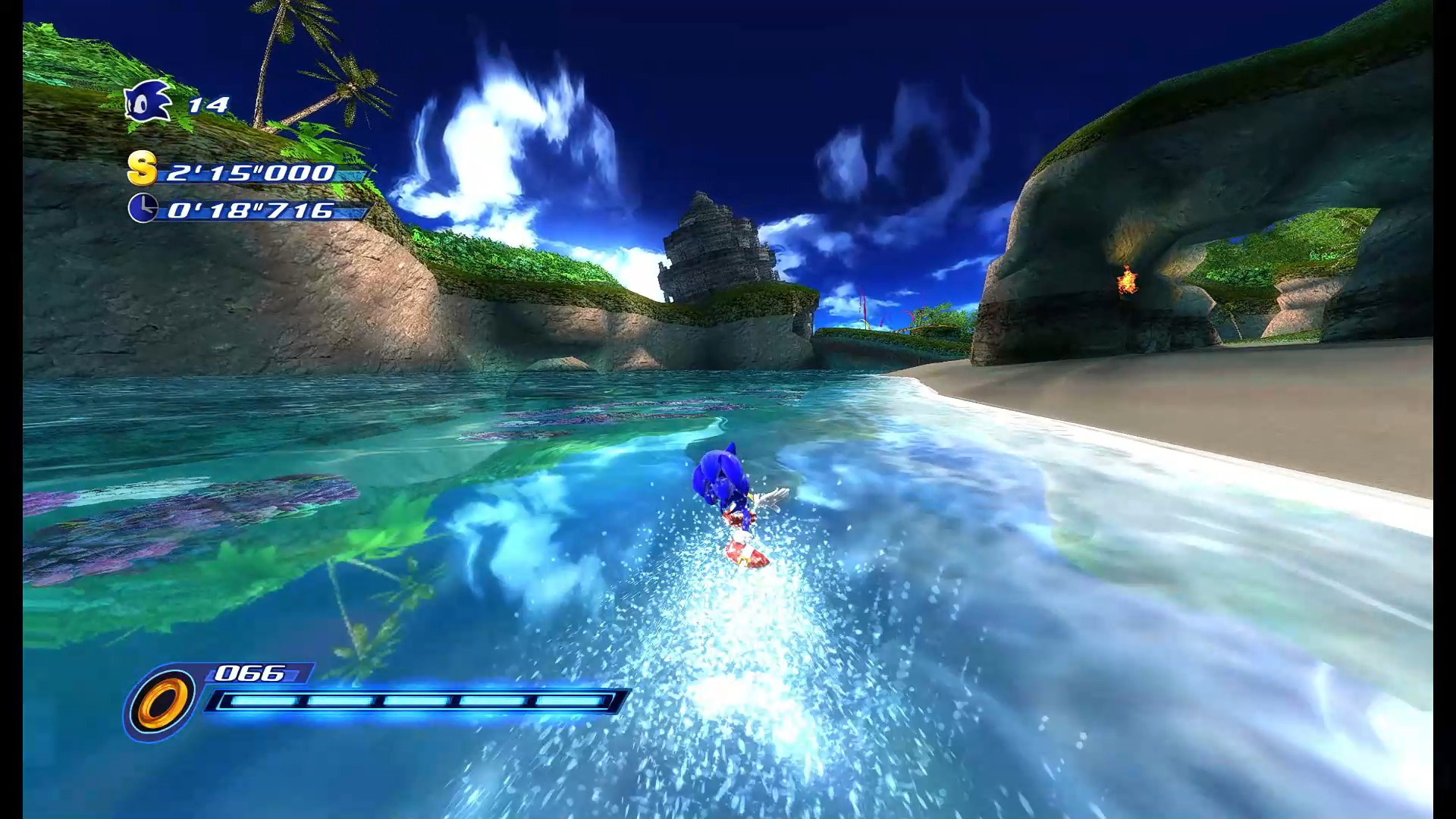
Task: Select the target time 2'15"000 label
Action: tap(250, 173)
